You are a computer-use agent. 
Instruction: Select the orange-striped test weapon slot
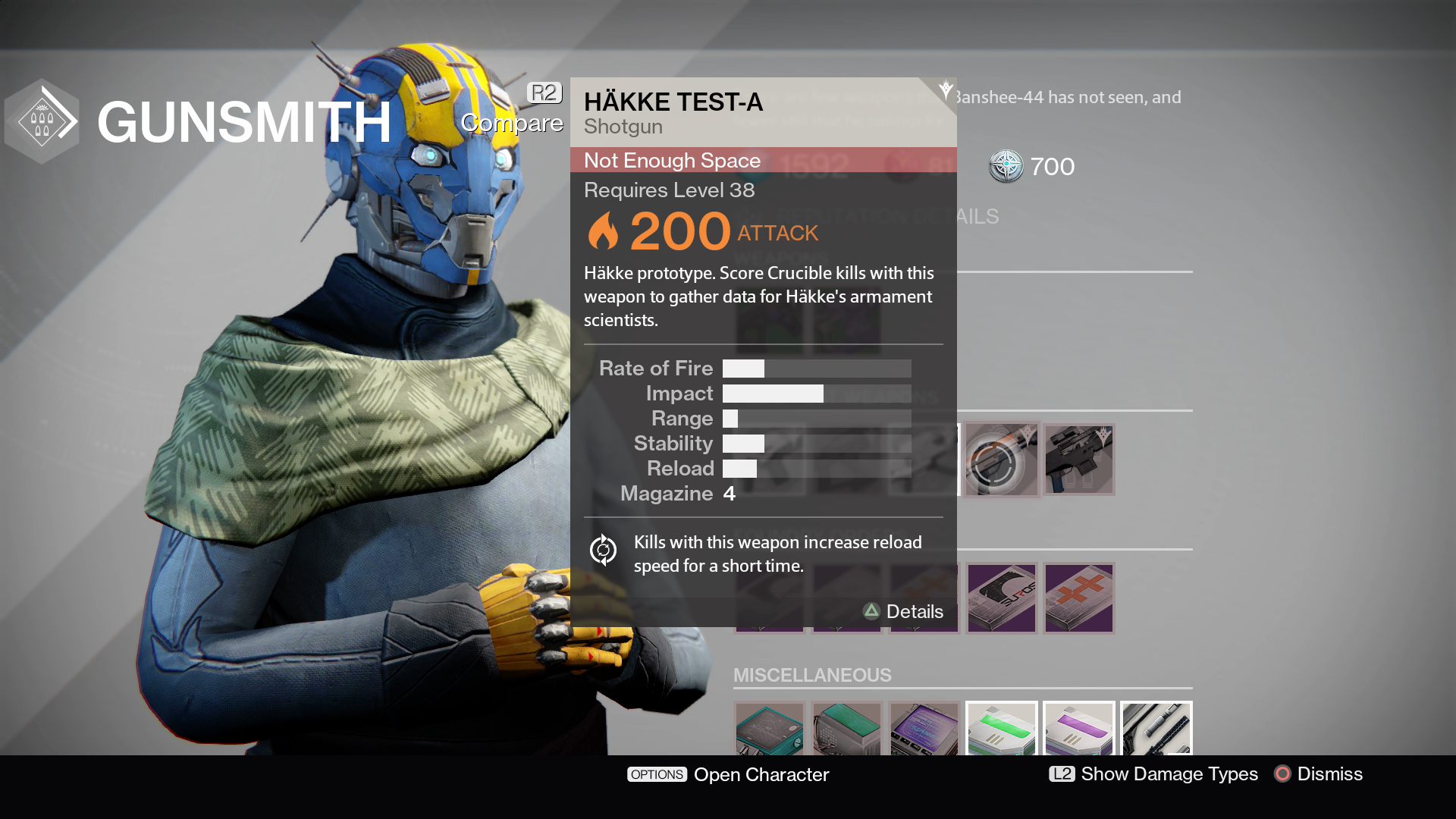point(1001,460)
